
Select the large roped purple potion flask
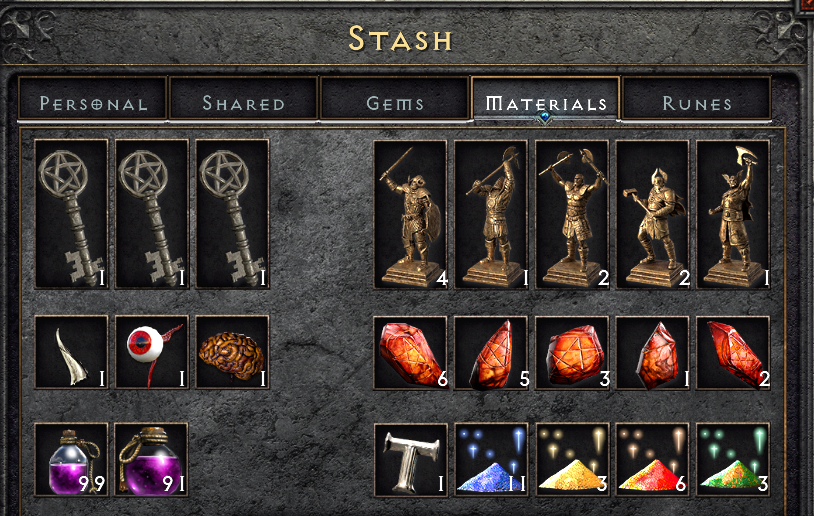coord(152,460)
